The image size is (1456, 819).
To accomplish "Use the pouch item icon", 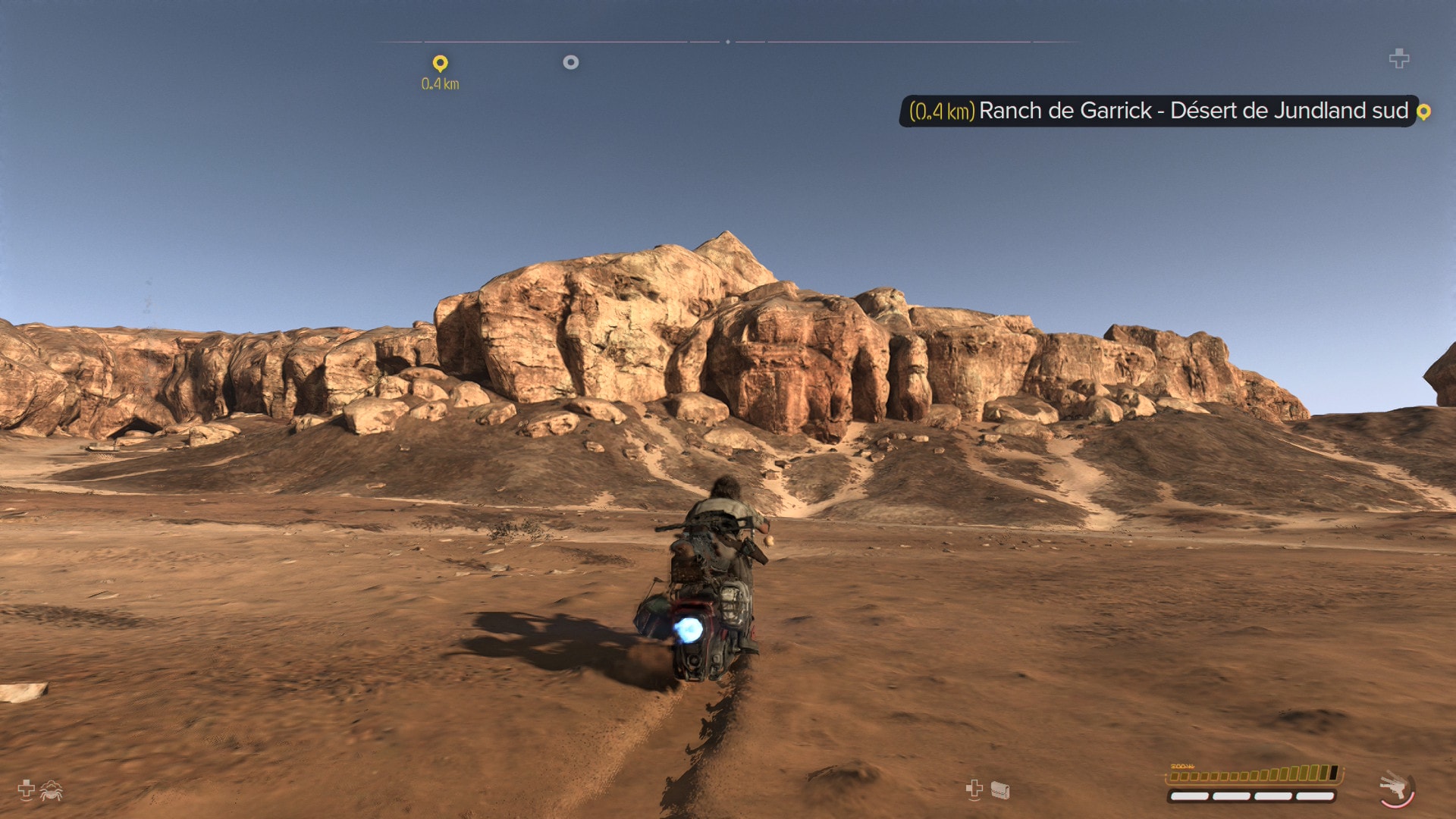I will pyautogui.click(x=1000, y=791).
